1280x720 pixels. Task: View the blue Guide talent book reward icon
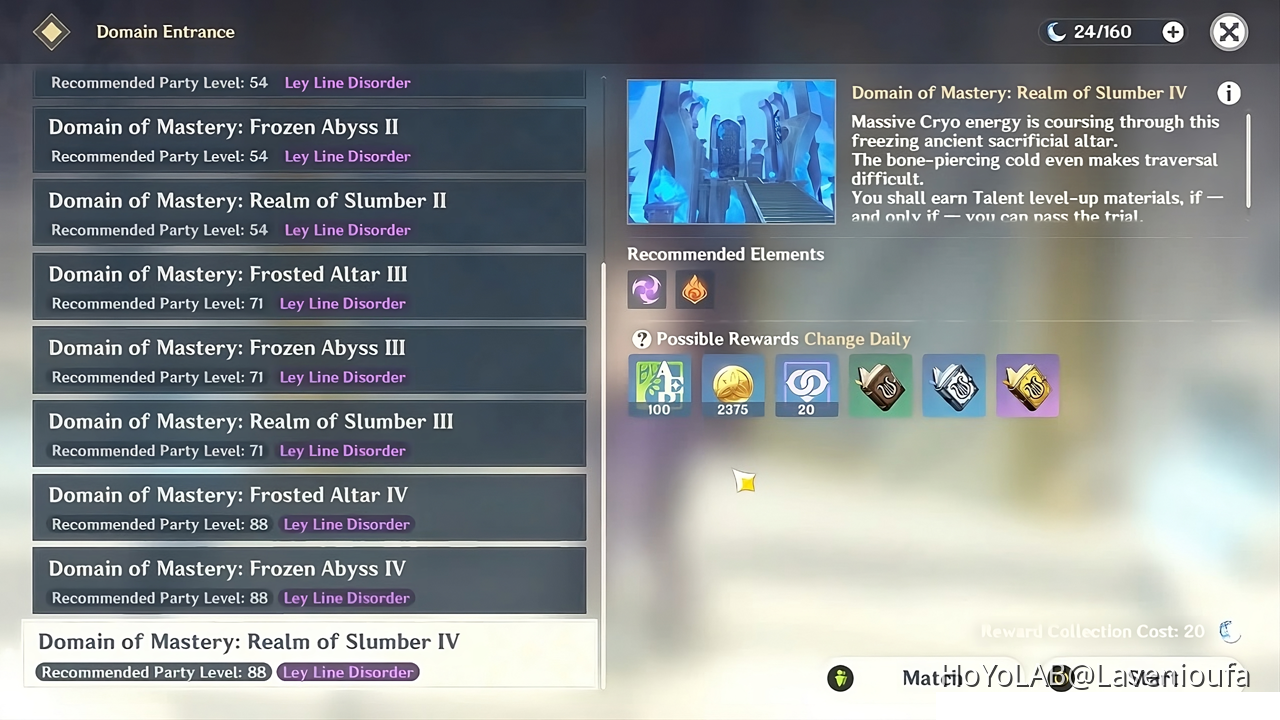tap(953, 386)
